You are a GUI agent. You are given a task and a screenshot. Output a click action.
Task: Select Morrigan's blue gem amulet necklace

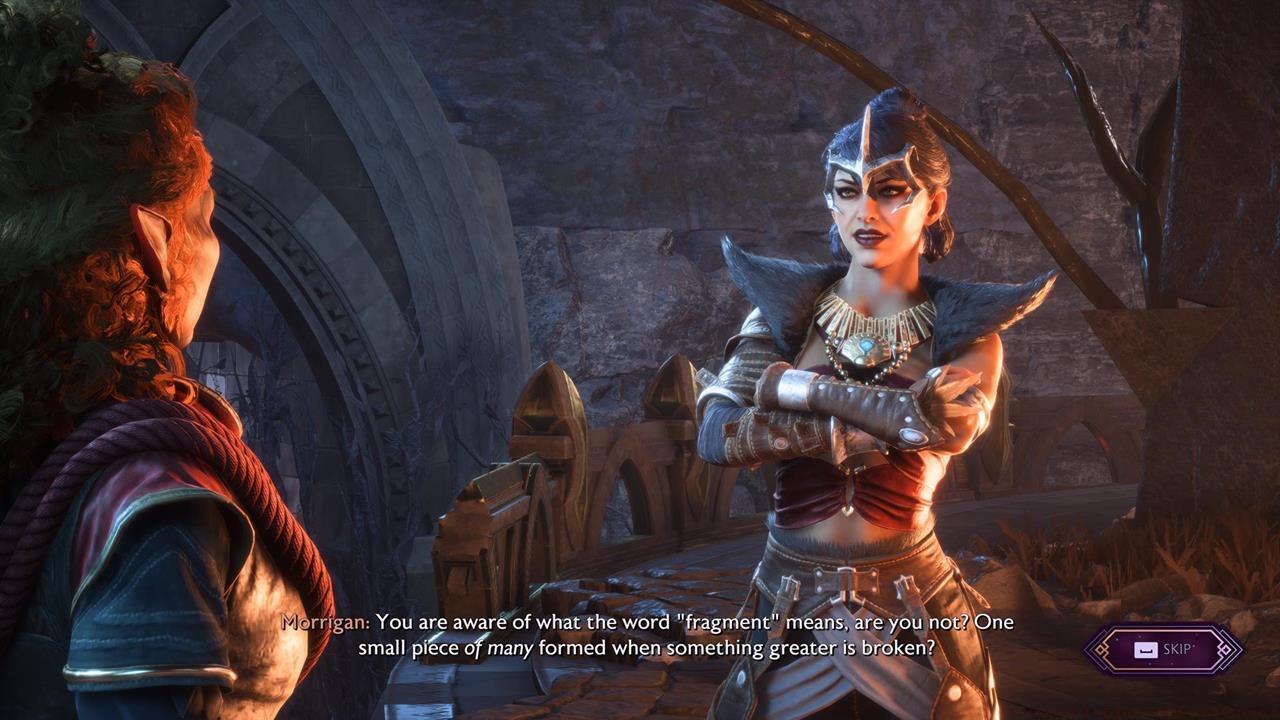tap(867, 345)
